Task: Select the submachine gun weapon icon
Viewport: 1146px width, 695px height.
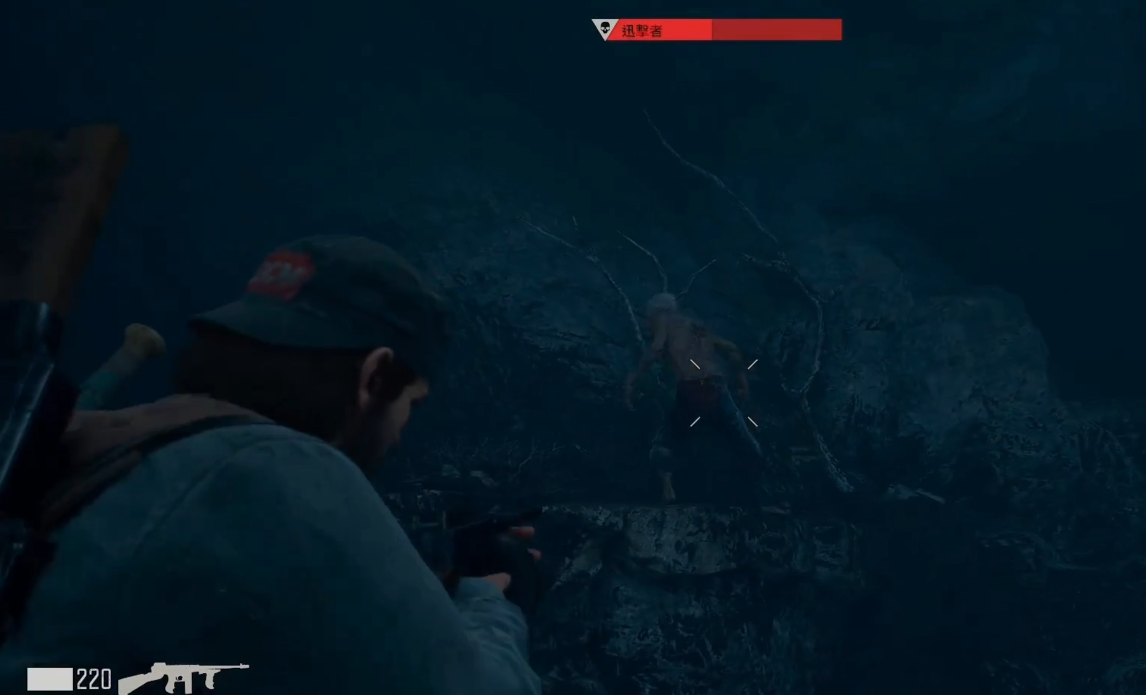Action: tap(183, 677)
